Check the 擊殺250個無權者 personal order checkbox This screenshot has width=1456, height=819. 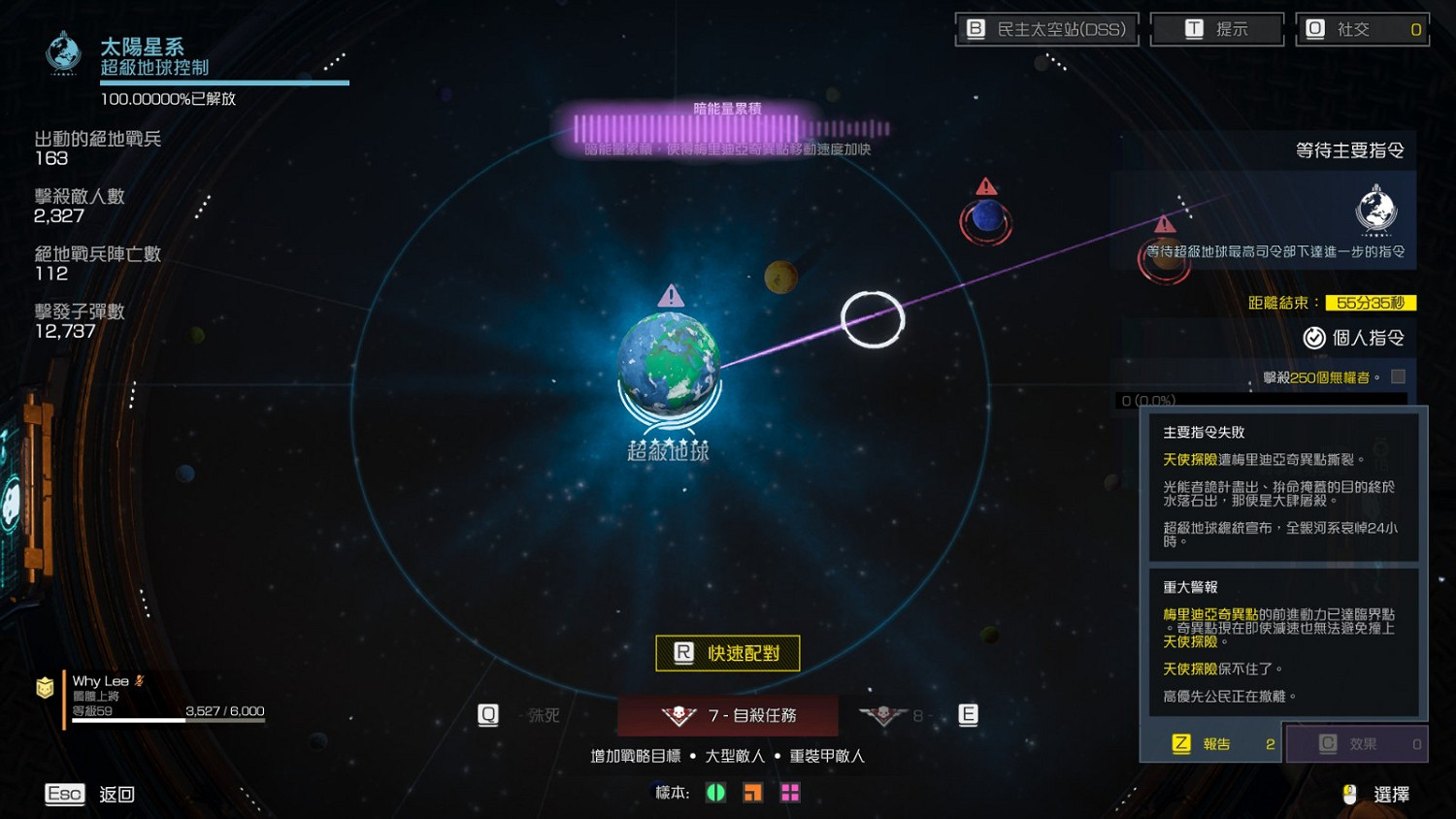(x=1400, y=377)
